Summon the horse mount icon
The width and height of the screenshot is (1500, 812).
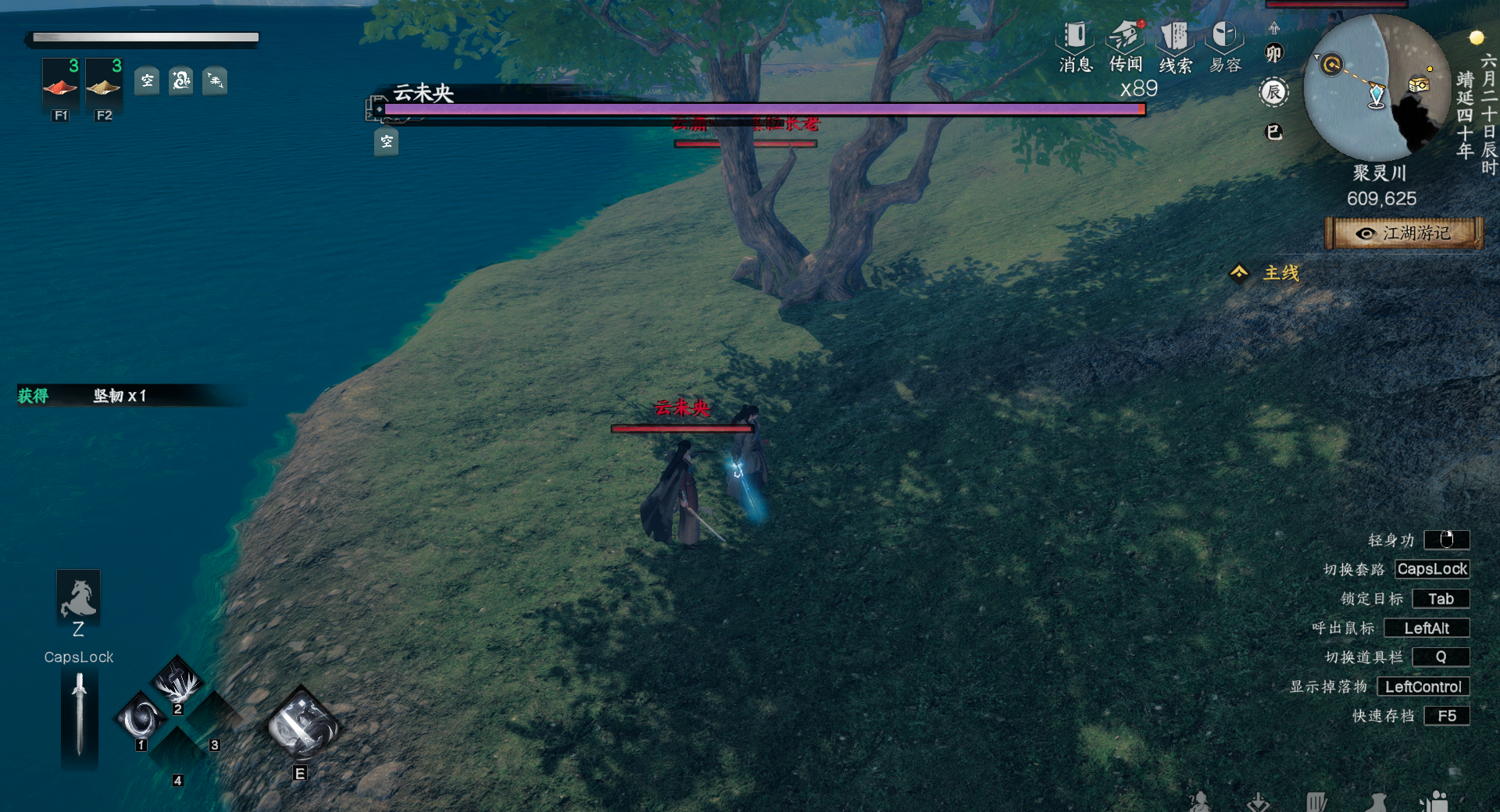78,599
